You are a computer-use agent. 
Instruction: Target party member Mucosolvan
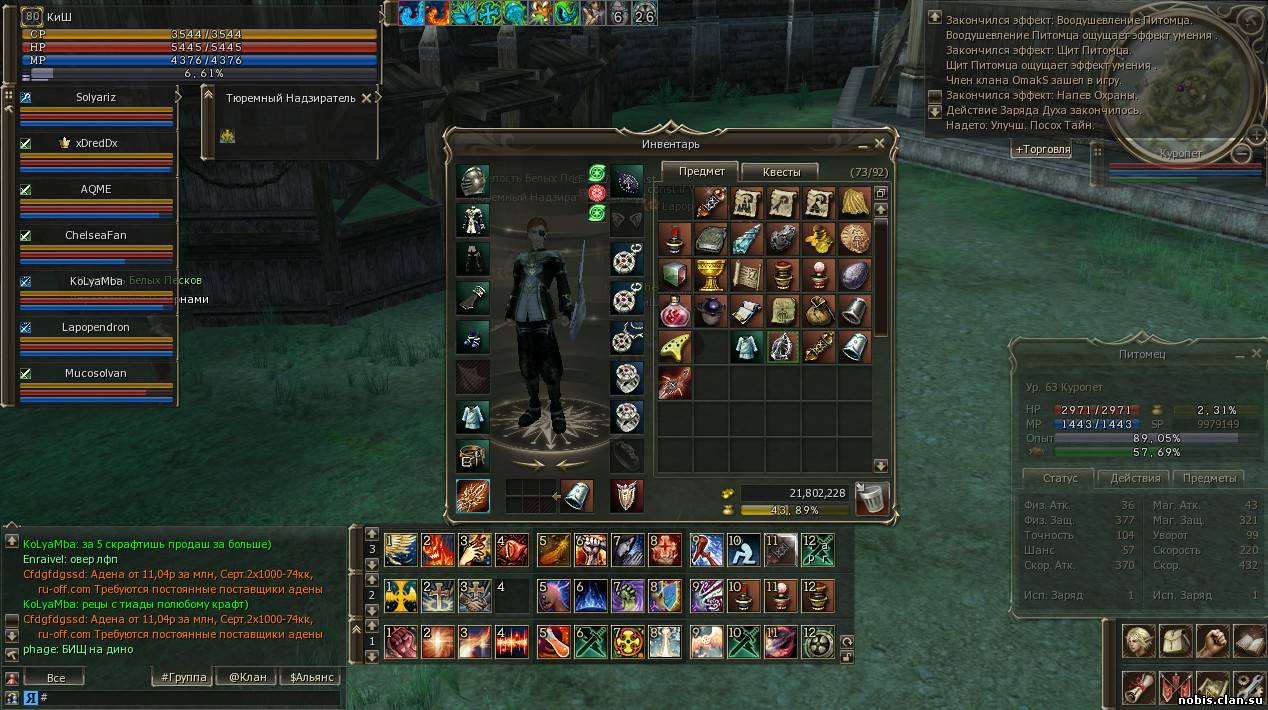tap(96, 374)
